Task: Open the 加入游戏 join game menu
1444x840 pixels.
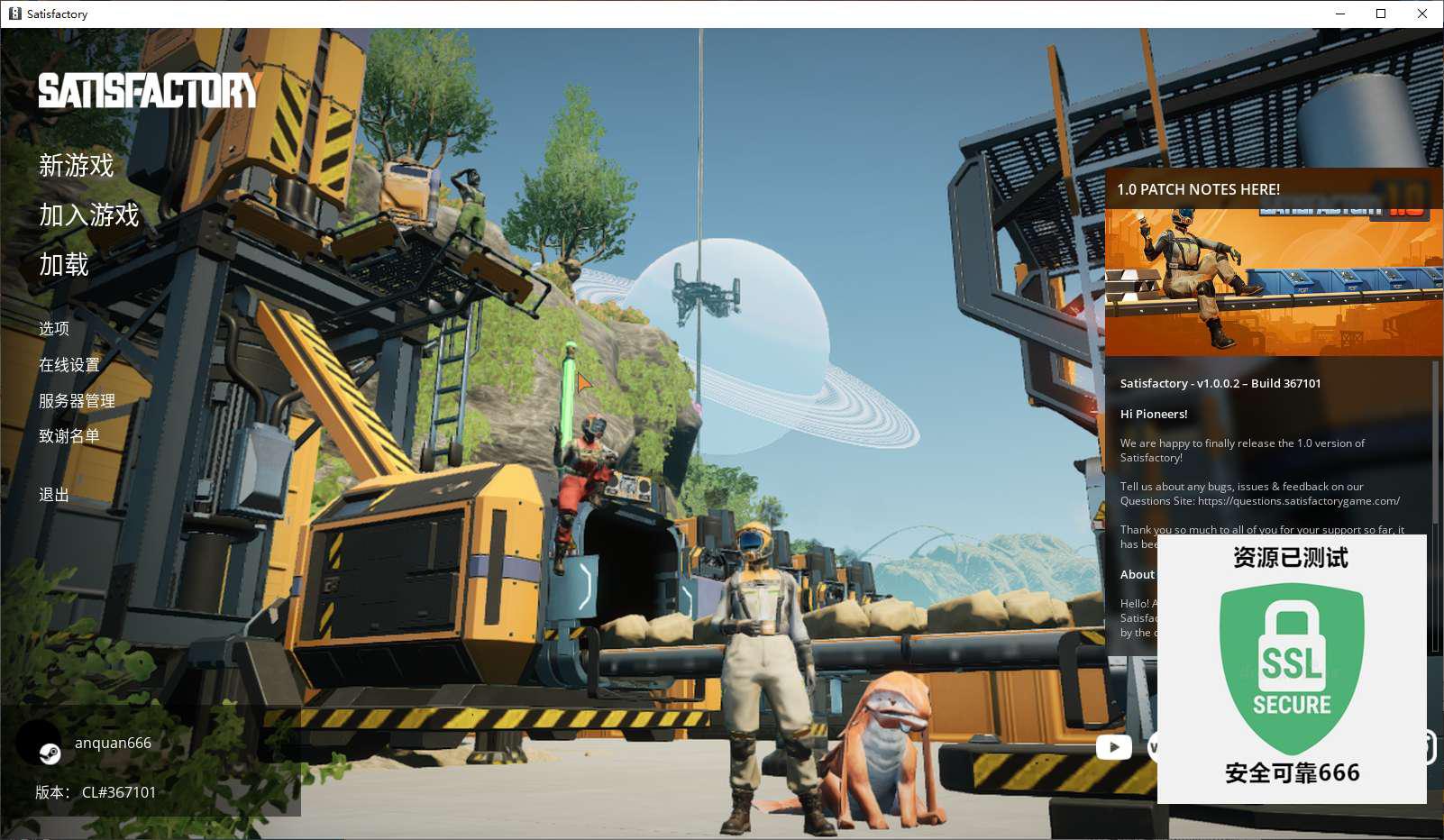Action: click(89, 215)
